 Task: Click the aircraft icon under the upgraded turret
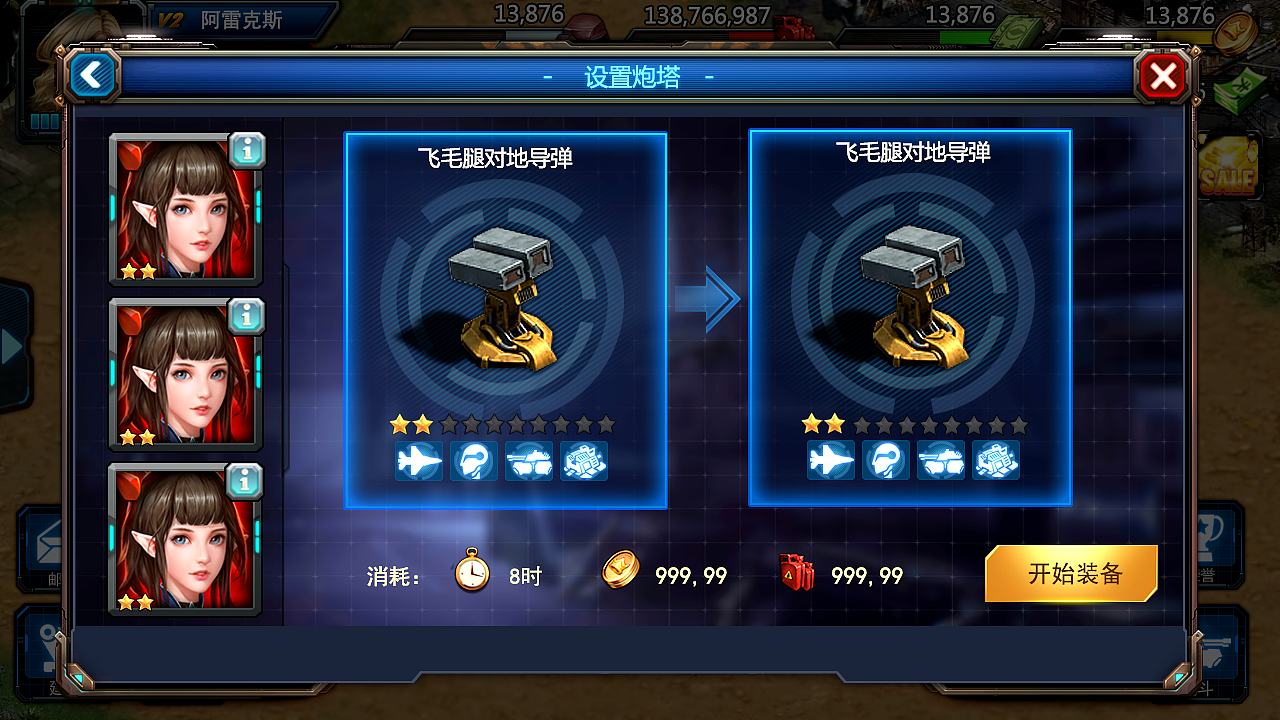pos(831,461)
